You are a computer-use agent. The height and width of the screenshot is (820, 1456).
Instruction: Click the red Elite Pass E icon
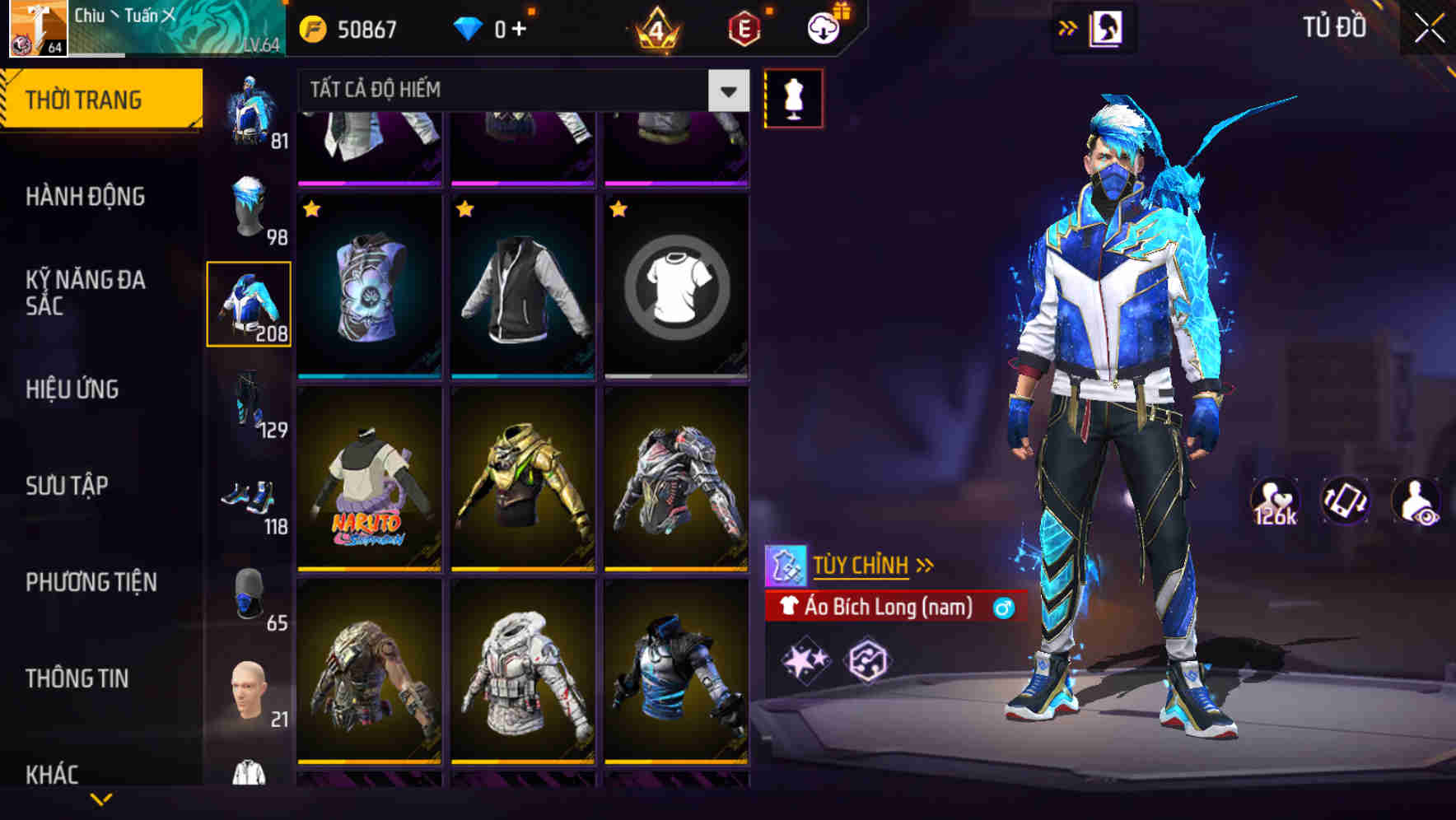pos(743,30)
